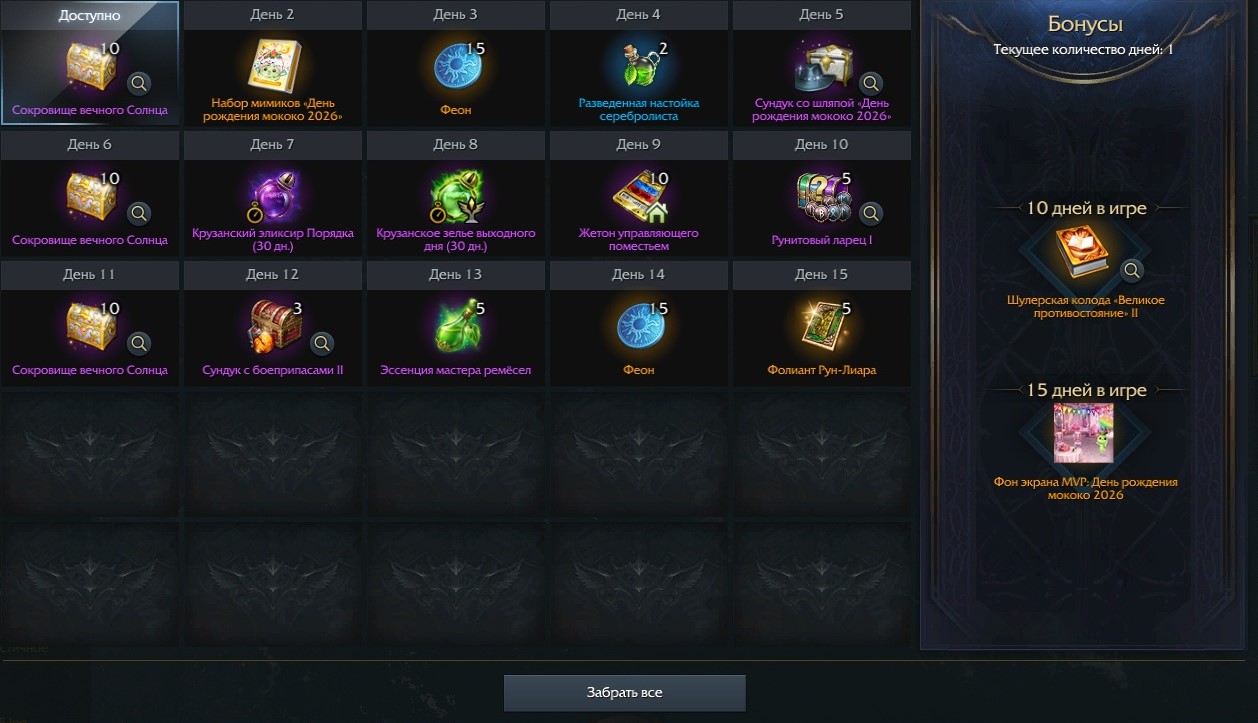
Task: Select the Жетон управляющего поместьем reward
Action: pyautogui.click(x=638, y=197)
